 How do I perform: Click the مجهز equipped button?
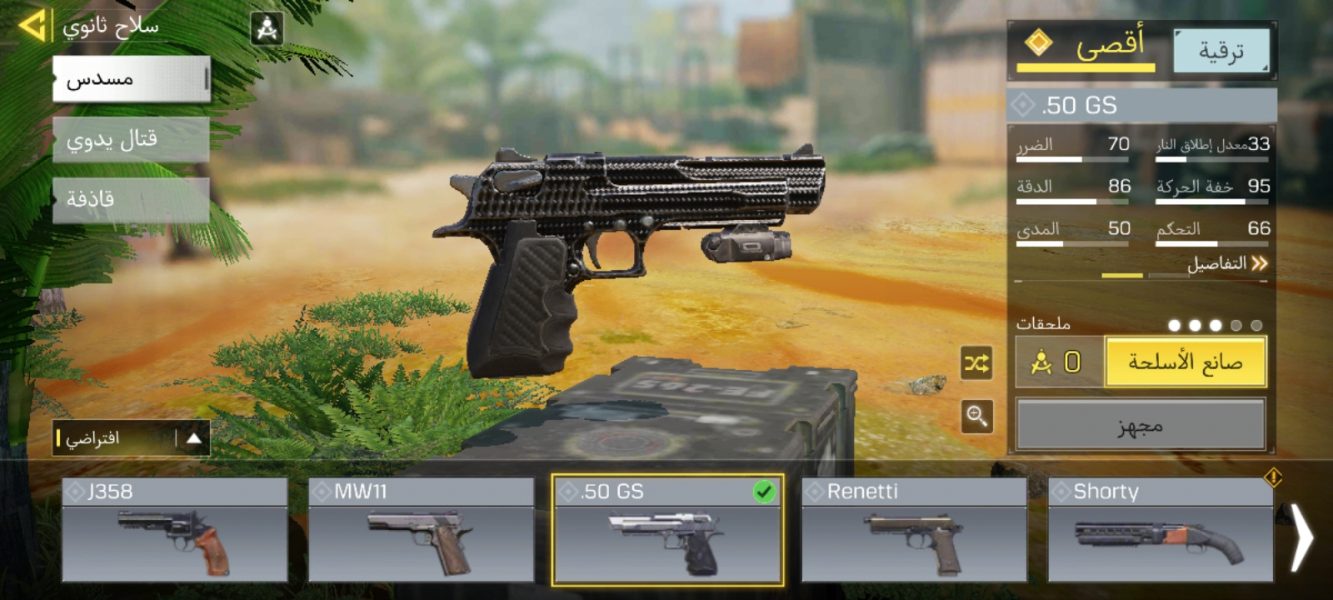click(x=1141, y=425)
